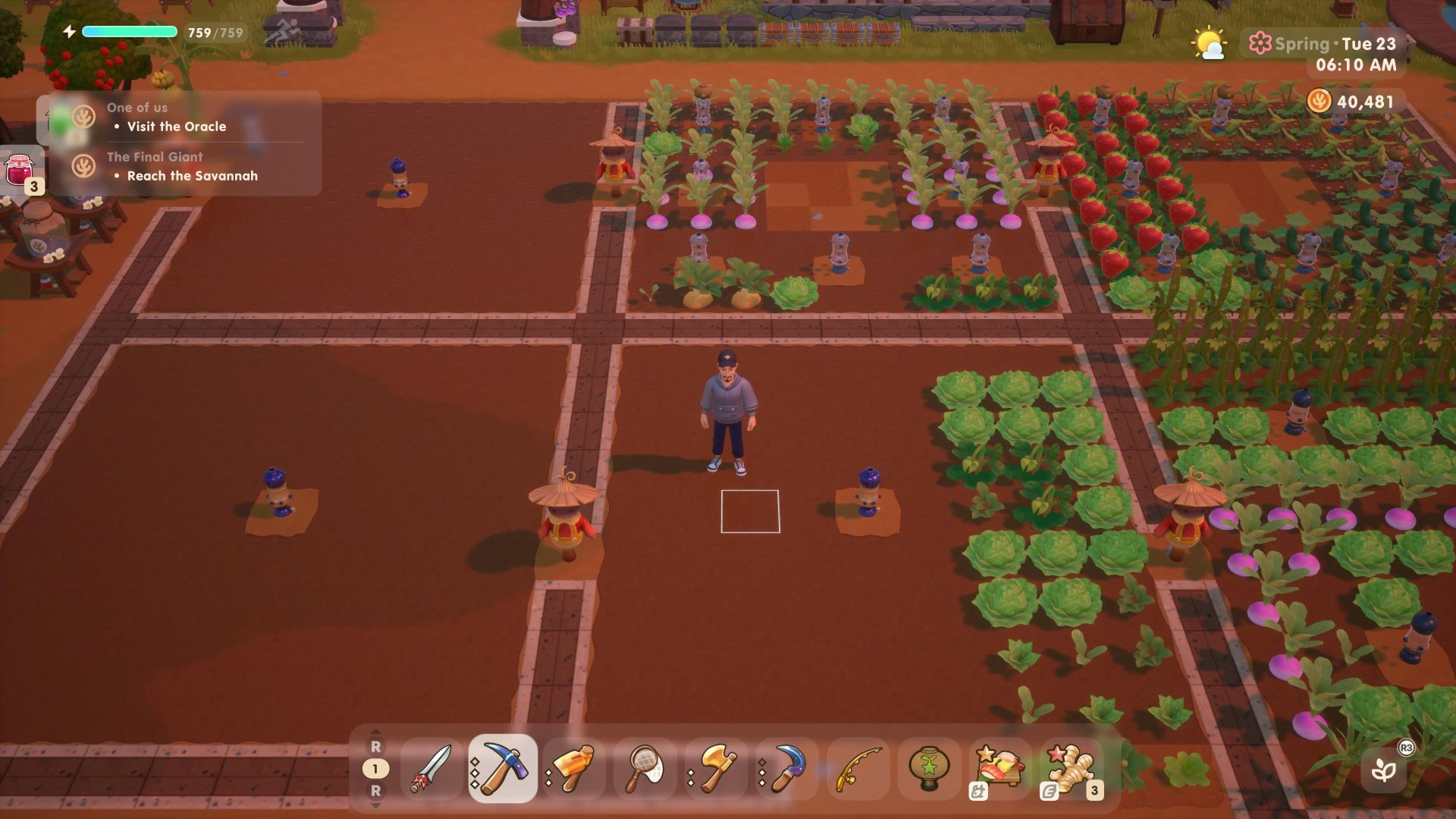This screenshot has width=1456, height=819.
Task: Pick the fishing rod slot
Action: (859, 769)
